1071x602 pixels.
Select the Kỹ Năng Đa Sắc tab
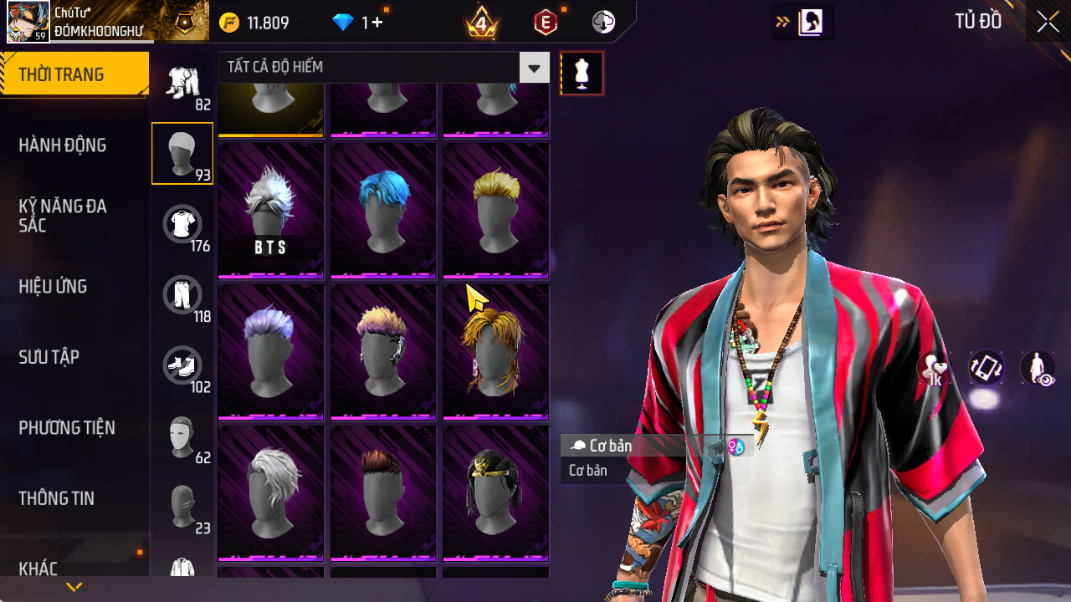tap(62, 215)
